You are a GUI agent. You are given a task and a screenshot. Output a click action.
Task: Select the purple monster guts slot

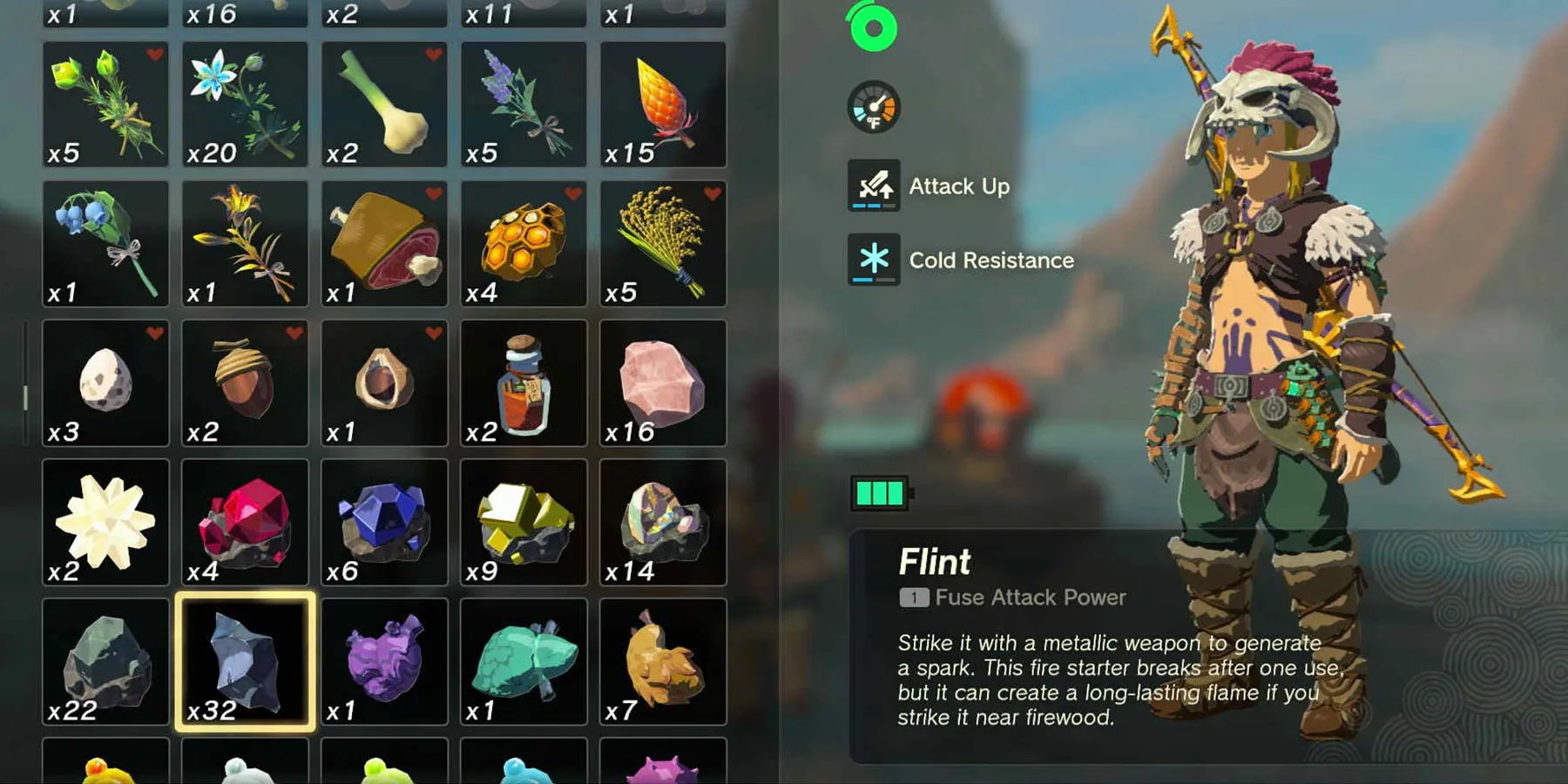(384, 662)
